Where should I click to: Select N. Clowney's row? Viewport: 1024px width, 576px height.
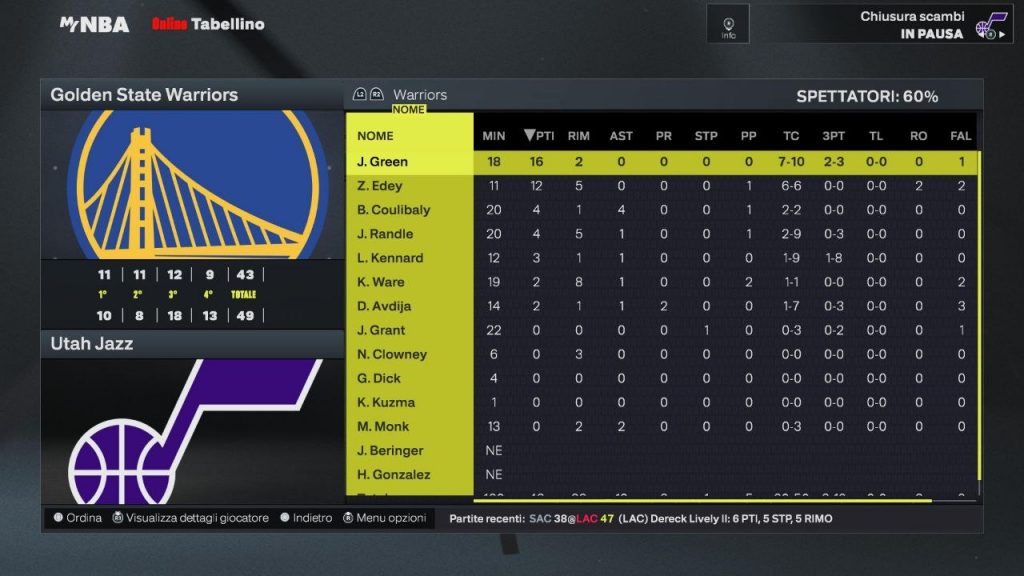click(391, 354)
